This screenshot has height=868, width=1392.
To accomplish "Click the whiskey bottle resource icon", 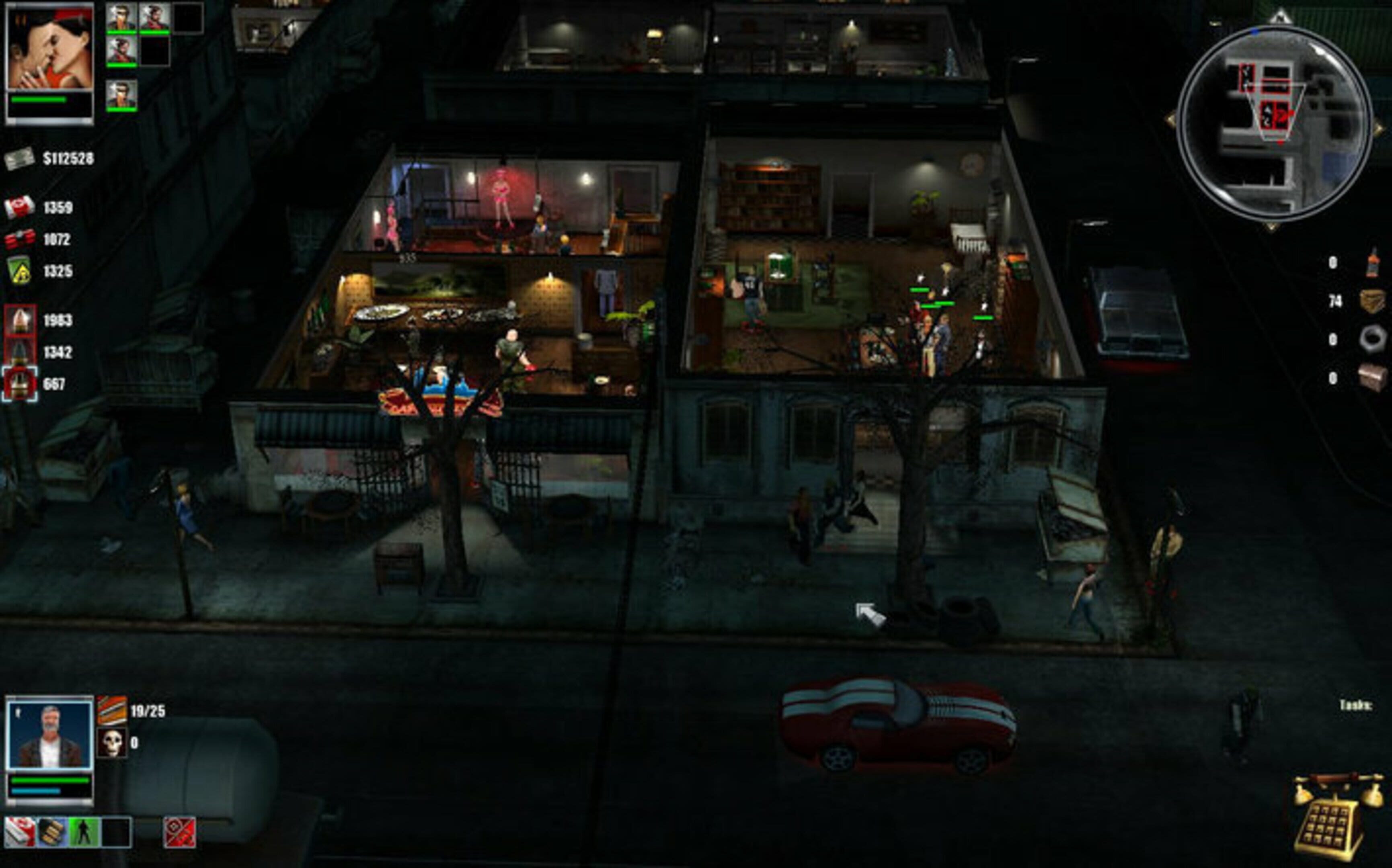I will (1372, 262).
